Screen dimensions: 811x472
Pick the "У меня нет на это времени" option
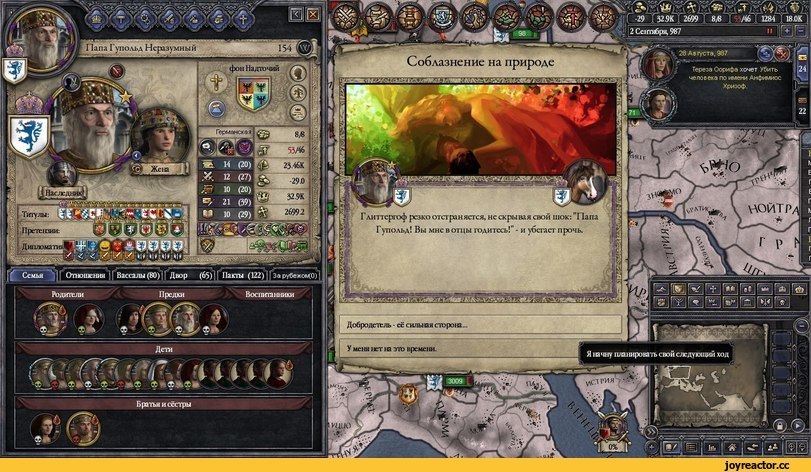pyautogui.click(x=480, y=346)
